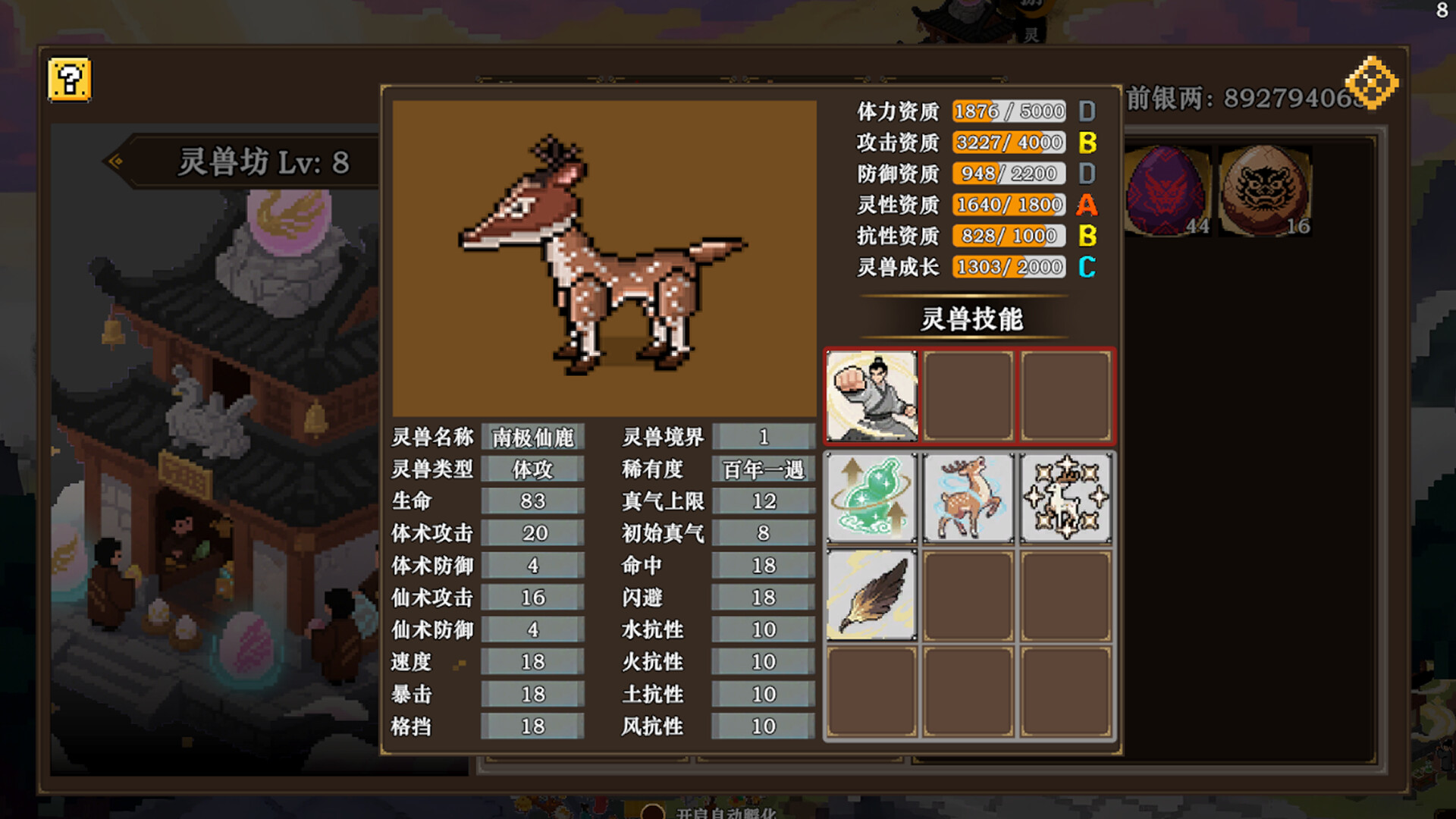The image size is (1456, 819).
Task: Select the leaping deer skill icon
Action: 968,497
